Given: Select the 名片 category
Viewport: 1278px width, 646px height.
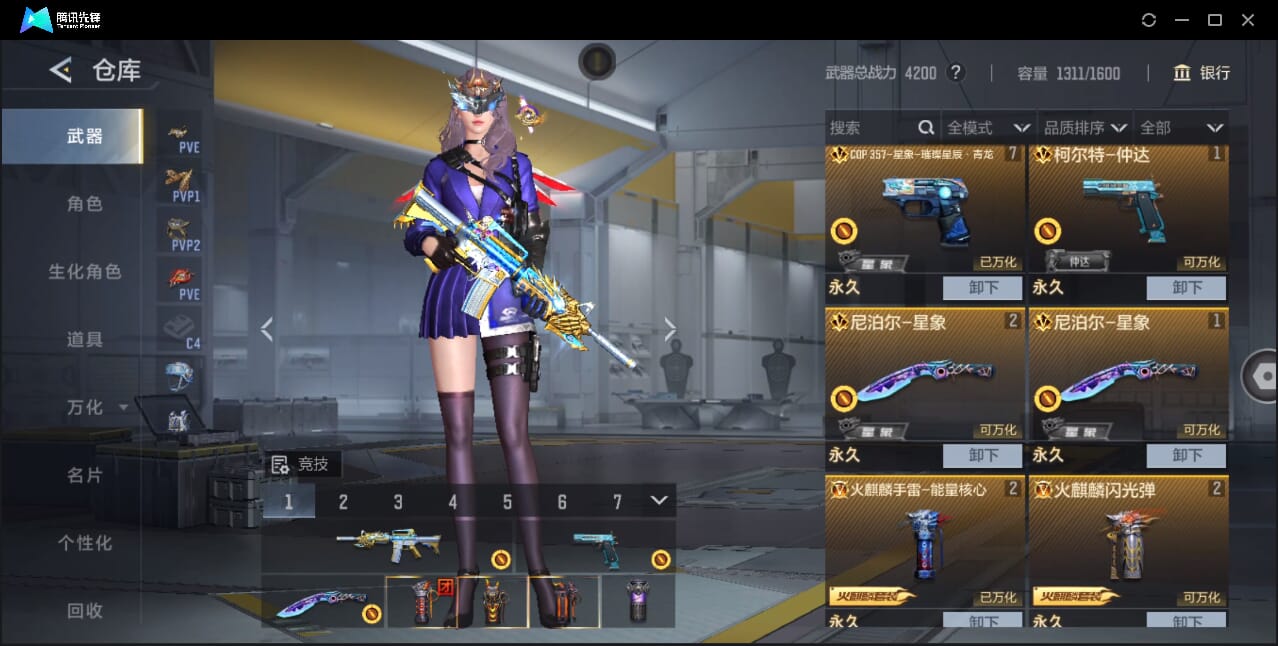Looking at the screenshot, I should coord(85,475).
